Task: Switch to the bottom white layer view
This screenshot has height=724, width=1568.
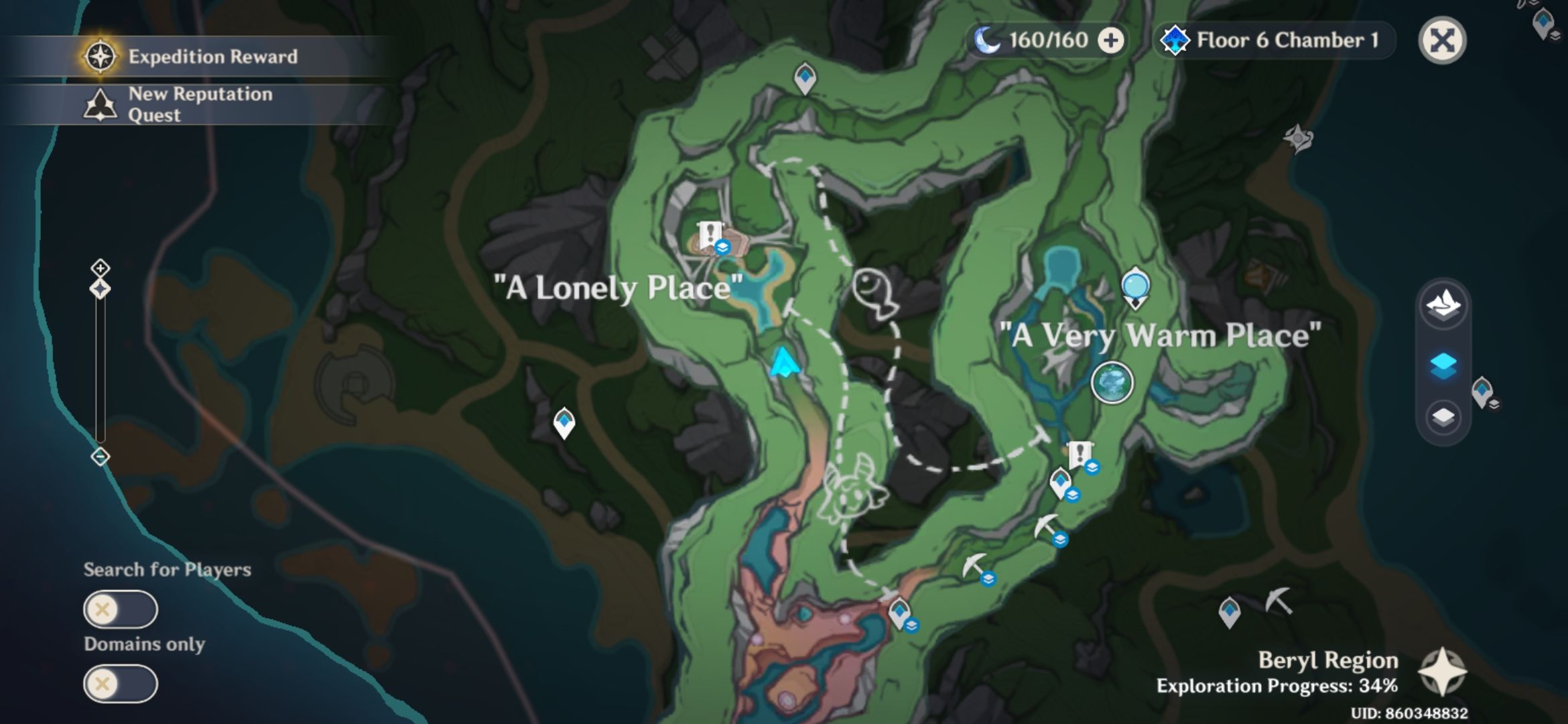Action: pos(1442,414)
